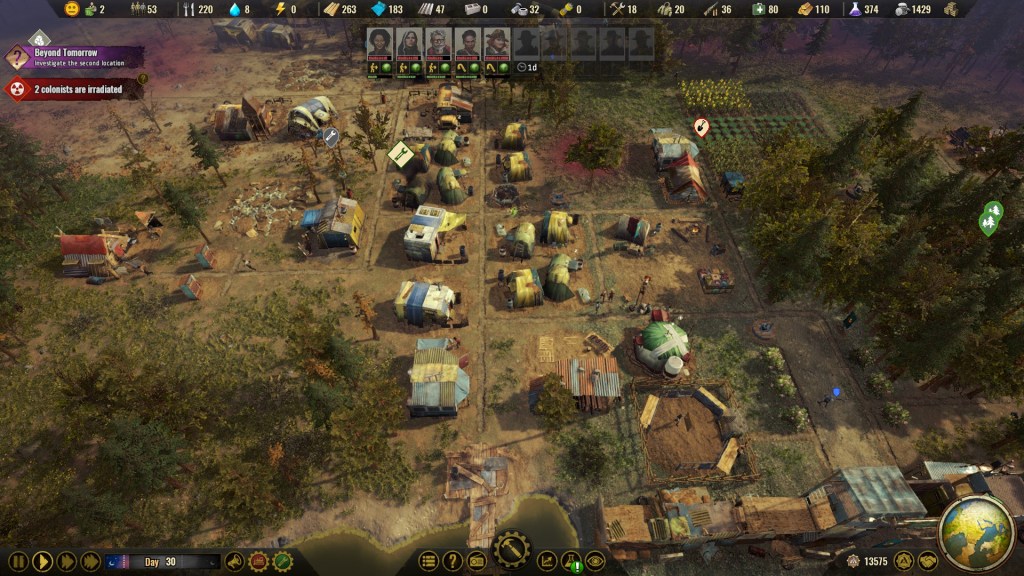Pause the game
Viewport: 1024px width, 576px height.
pos(18,561)
